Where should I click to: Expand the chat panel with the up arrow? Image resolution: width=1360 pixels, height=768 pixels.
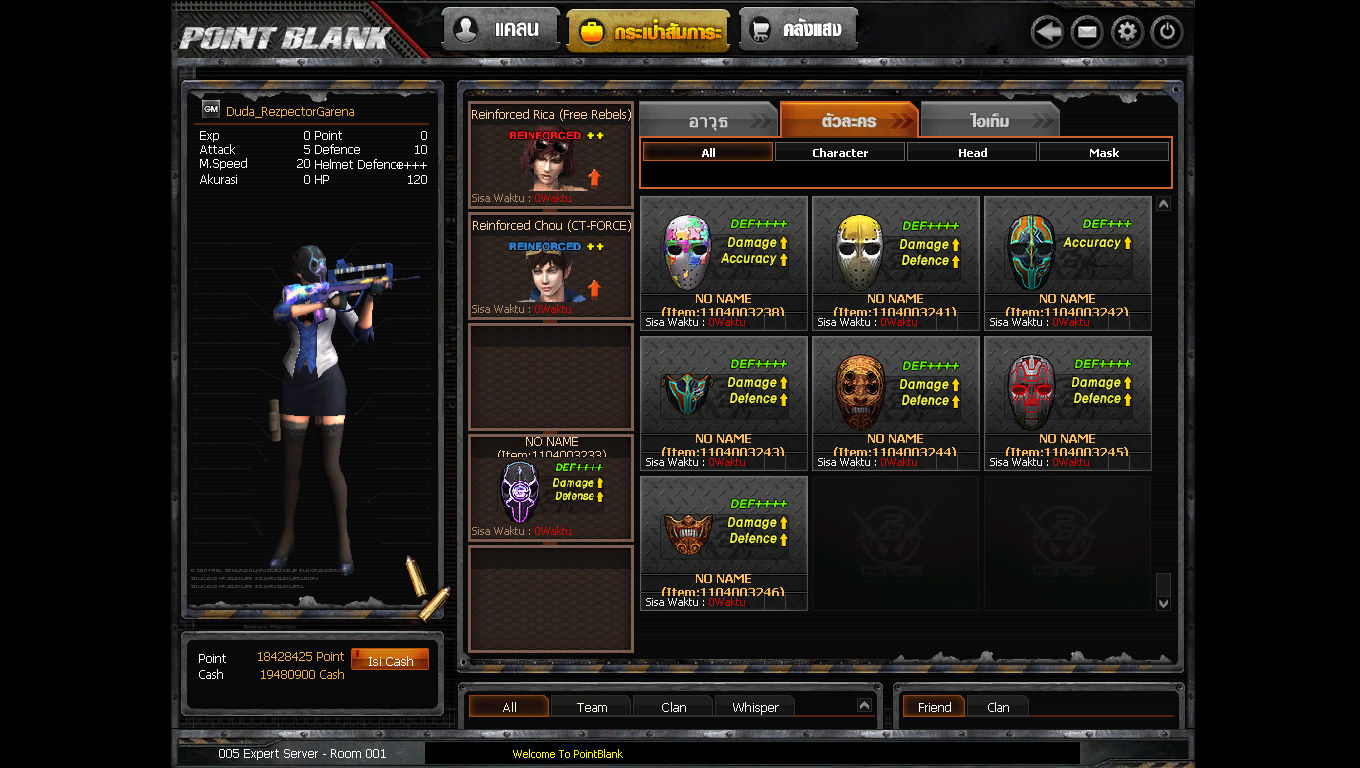point(864,703)
